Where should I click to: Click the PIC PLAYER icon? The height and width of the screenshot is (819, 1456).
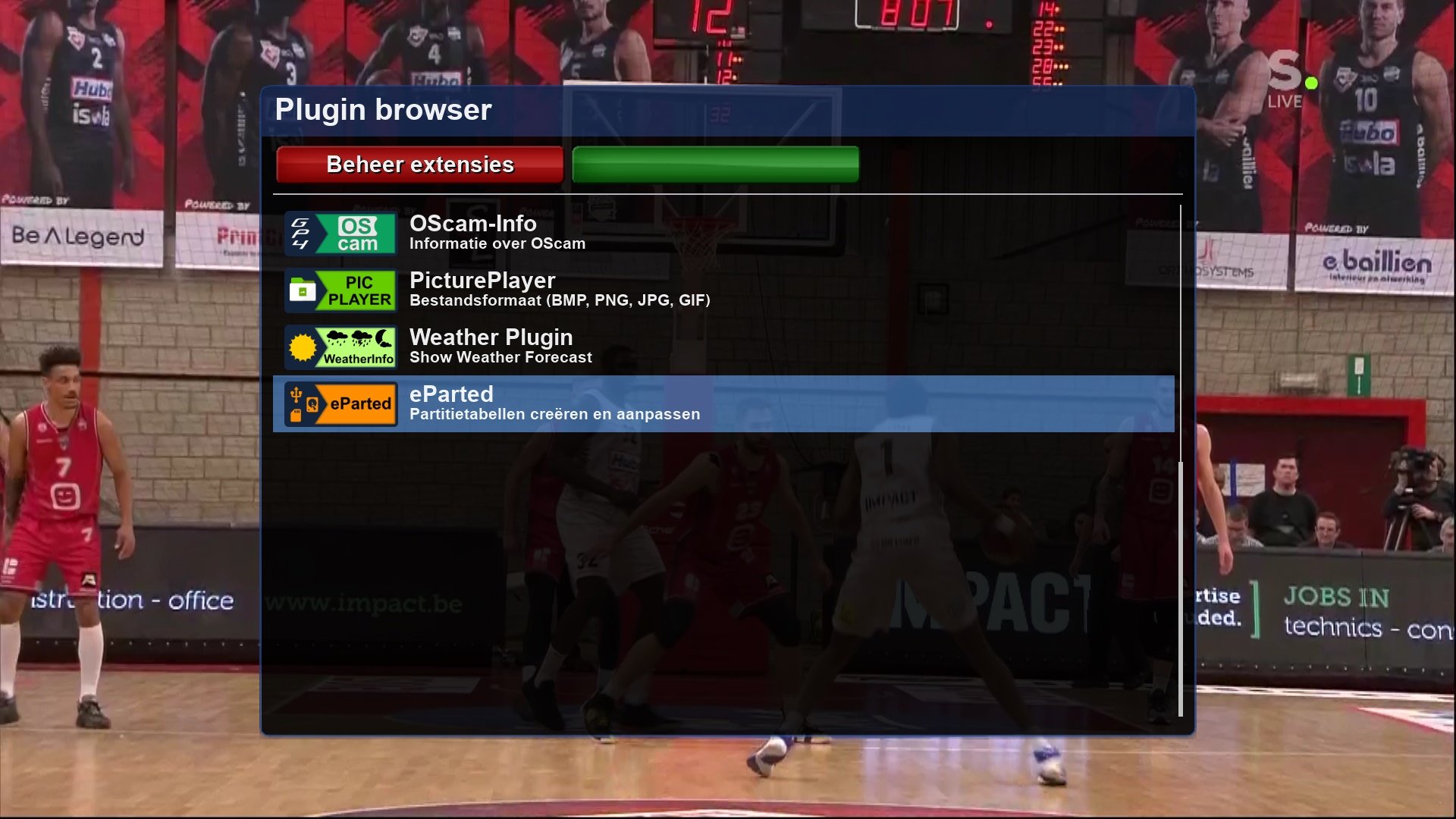(x=340, y=290)
